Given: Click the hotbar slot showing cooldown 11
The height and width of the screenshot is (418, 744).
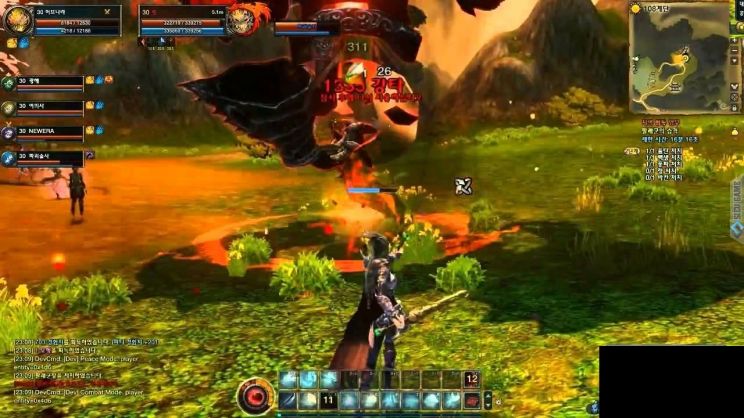Looking at the screenshot, I should 327,400.
